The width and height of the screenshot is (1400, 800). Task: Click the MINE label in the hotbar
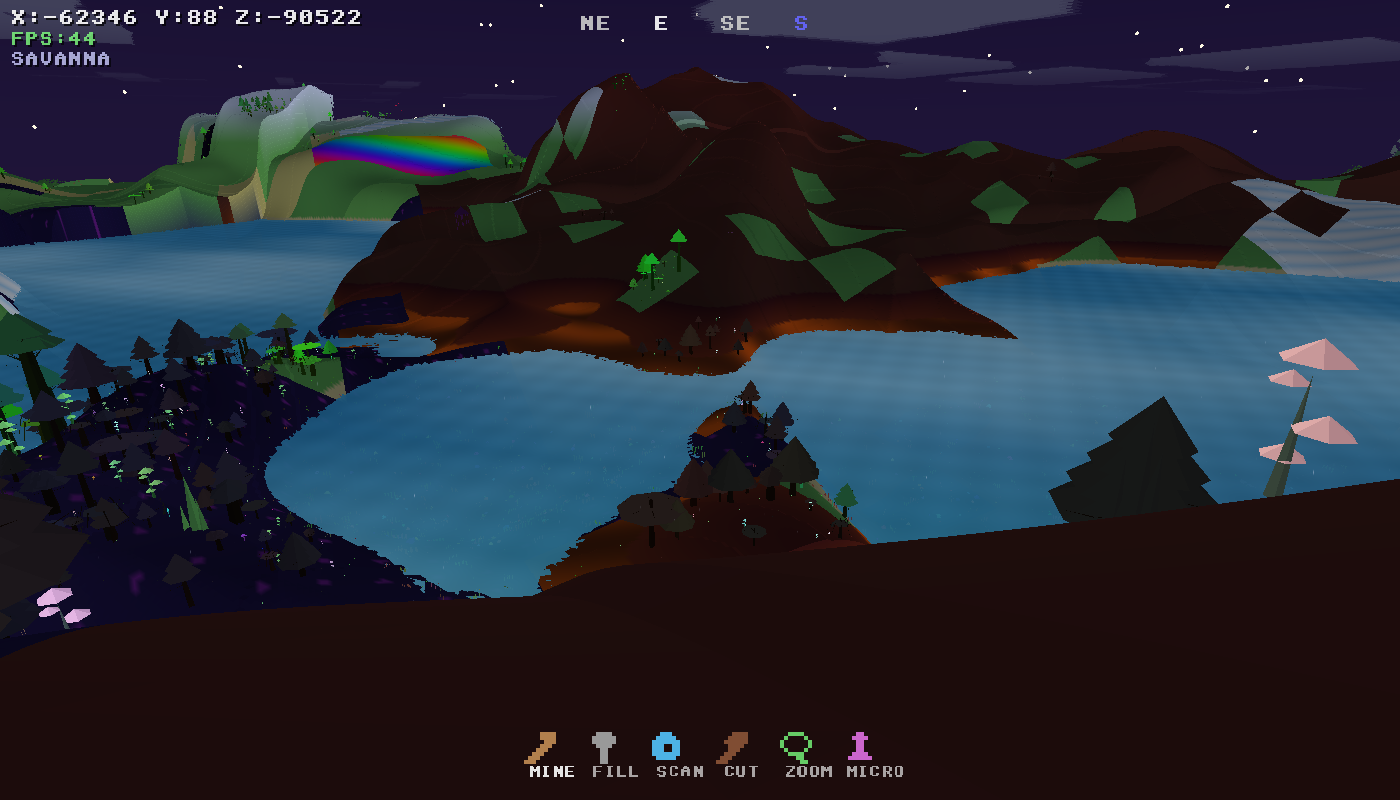pyautogui.click(x=551, y=772)
